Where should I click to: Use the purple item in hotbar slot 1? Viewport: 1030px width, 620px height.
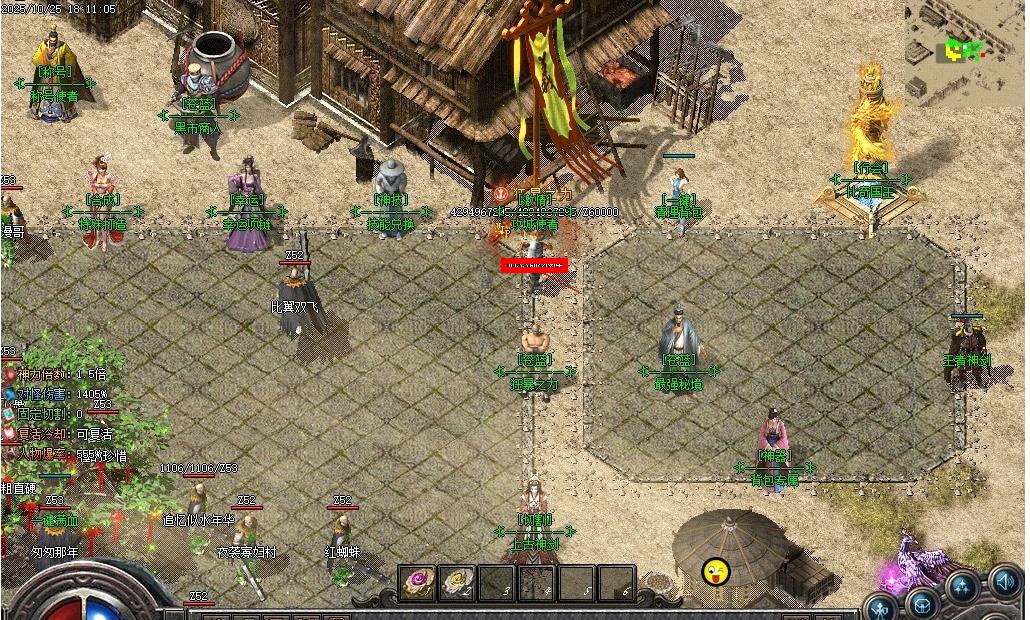click(x=417, y=582)
